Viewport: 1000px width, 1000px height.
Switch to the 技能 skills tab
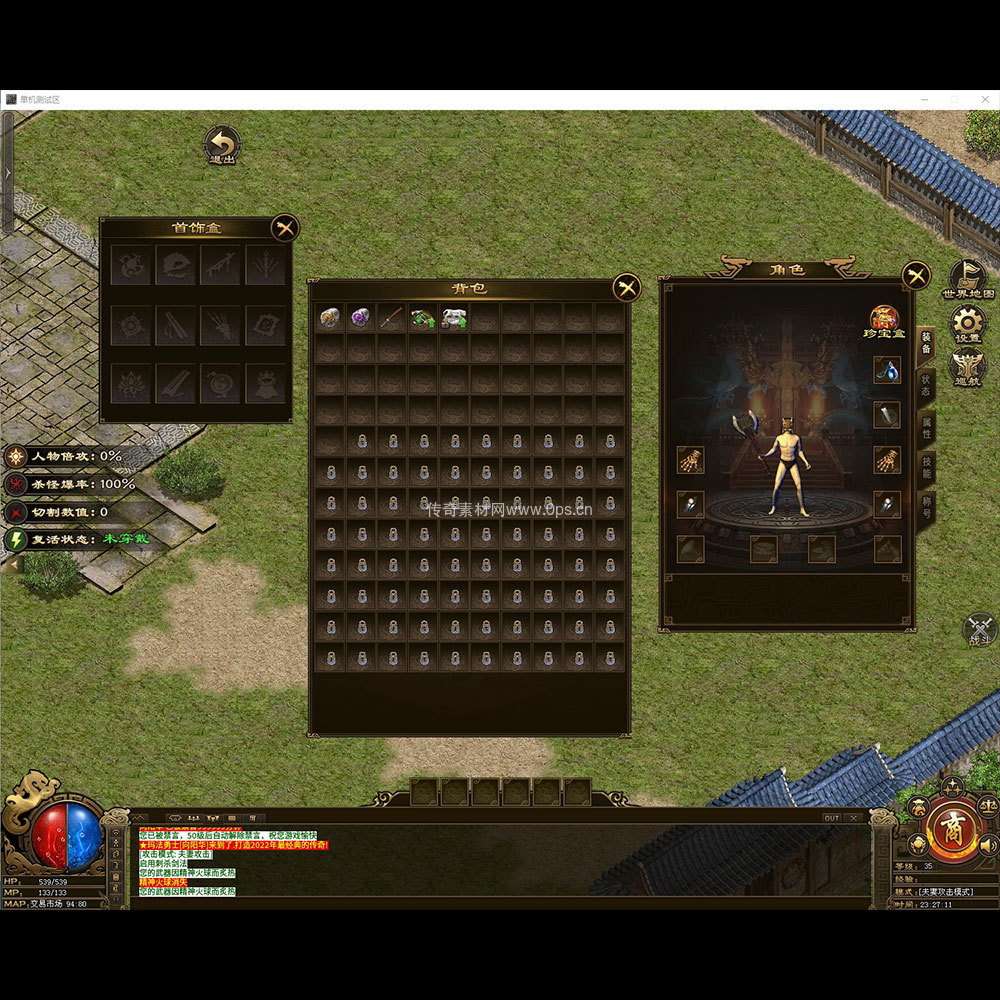(926, 470)
